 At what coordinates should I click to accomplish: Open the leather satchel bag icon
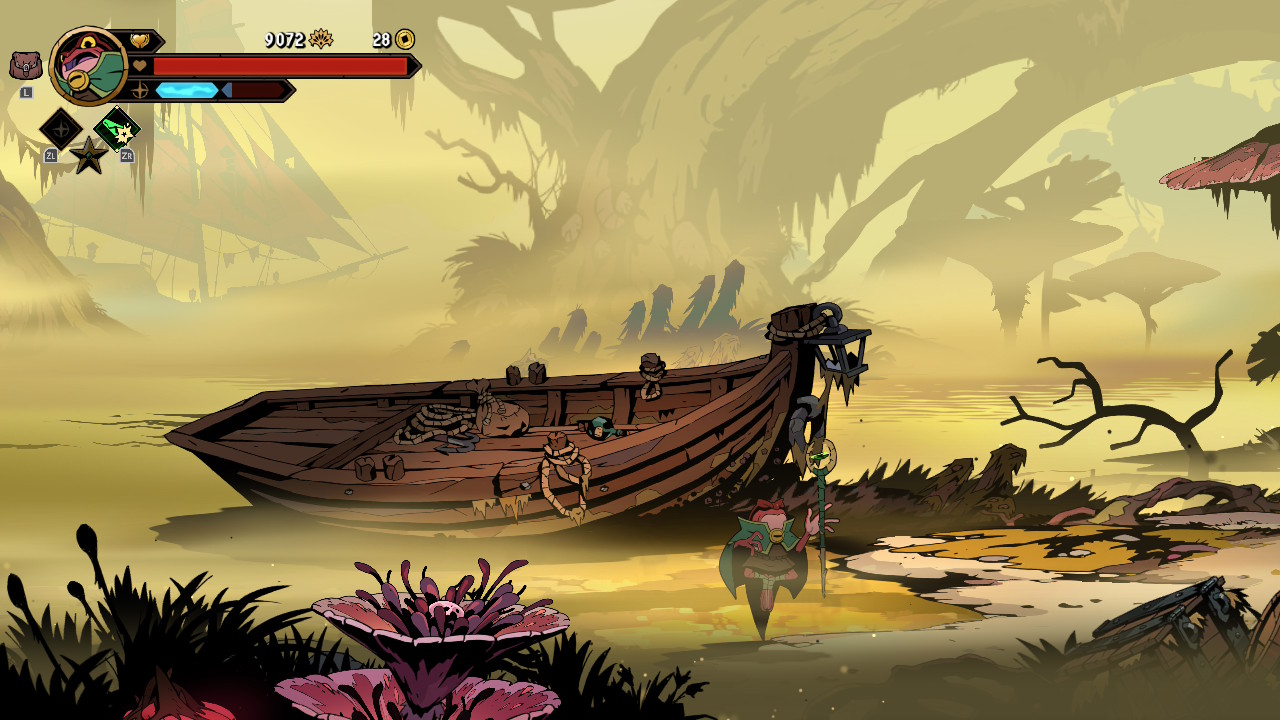(x=26, y=66)
